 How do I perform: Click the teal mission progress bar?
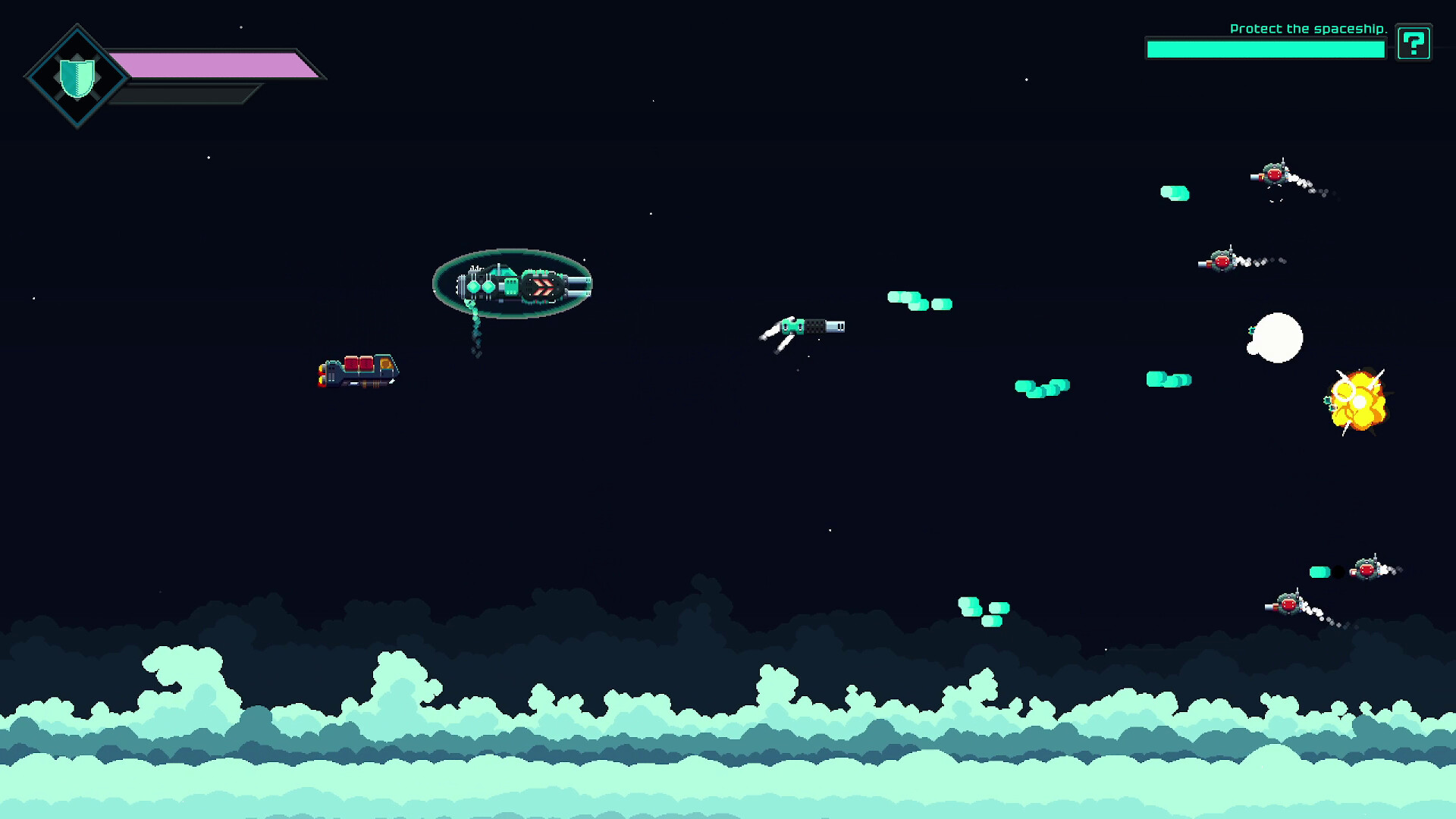(x=1265, y=47)
